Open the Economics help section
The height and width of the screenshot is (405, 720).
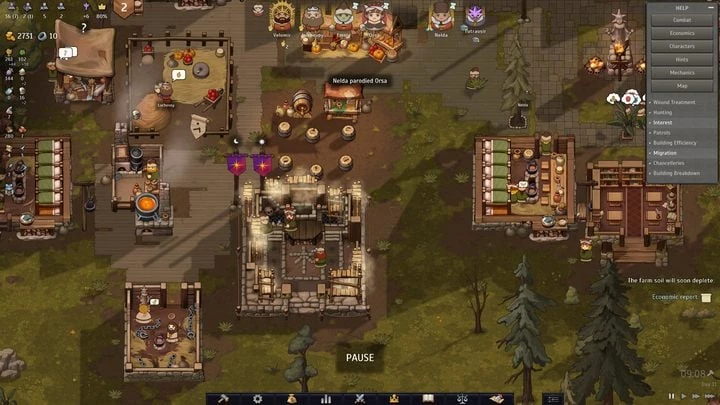coord(682,33)
